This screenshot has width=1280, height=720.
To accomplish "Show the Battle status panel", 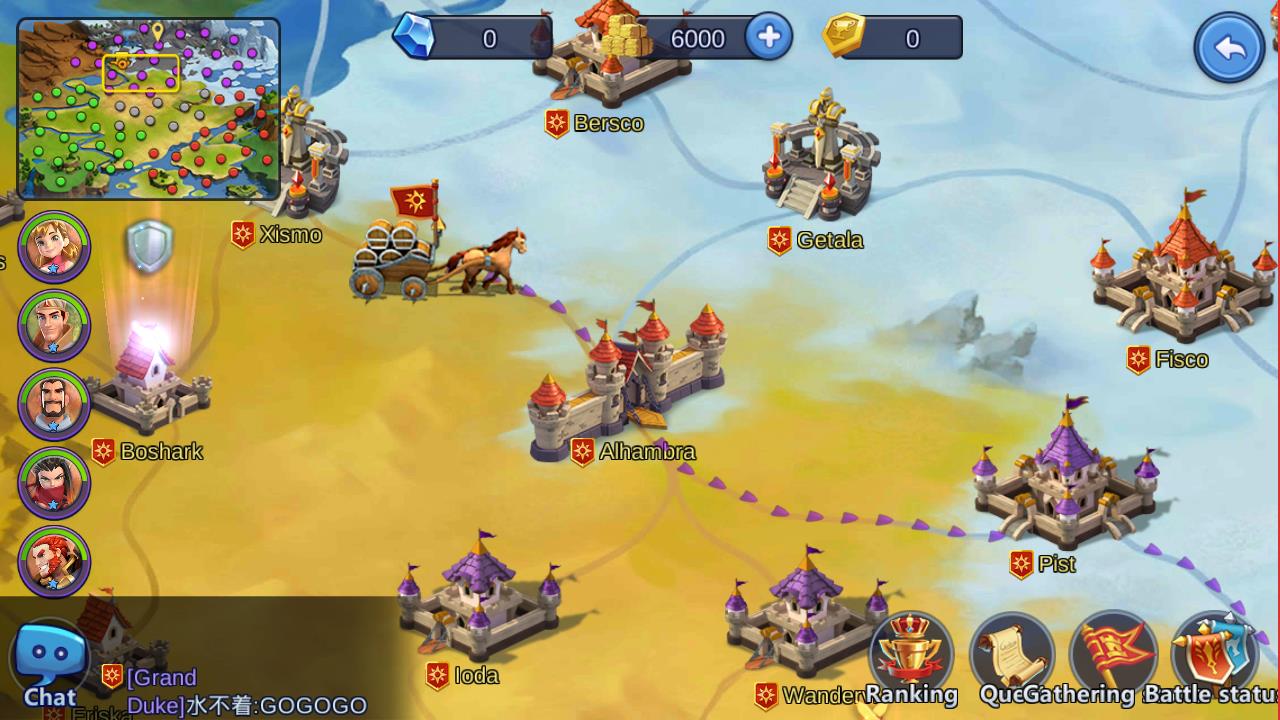I will coord(1212,655).
